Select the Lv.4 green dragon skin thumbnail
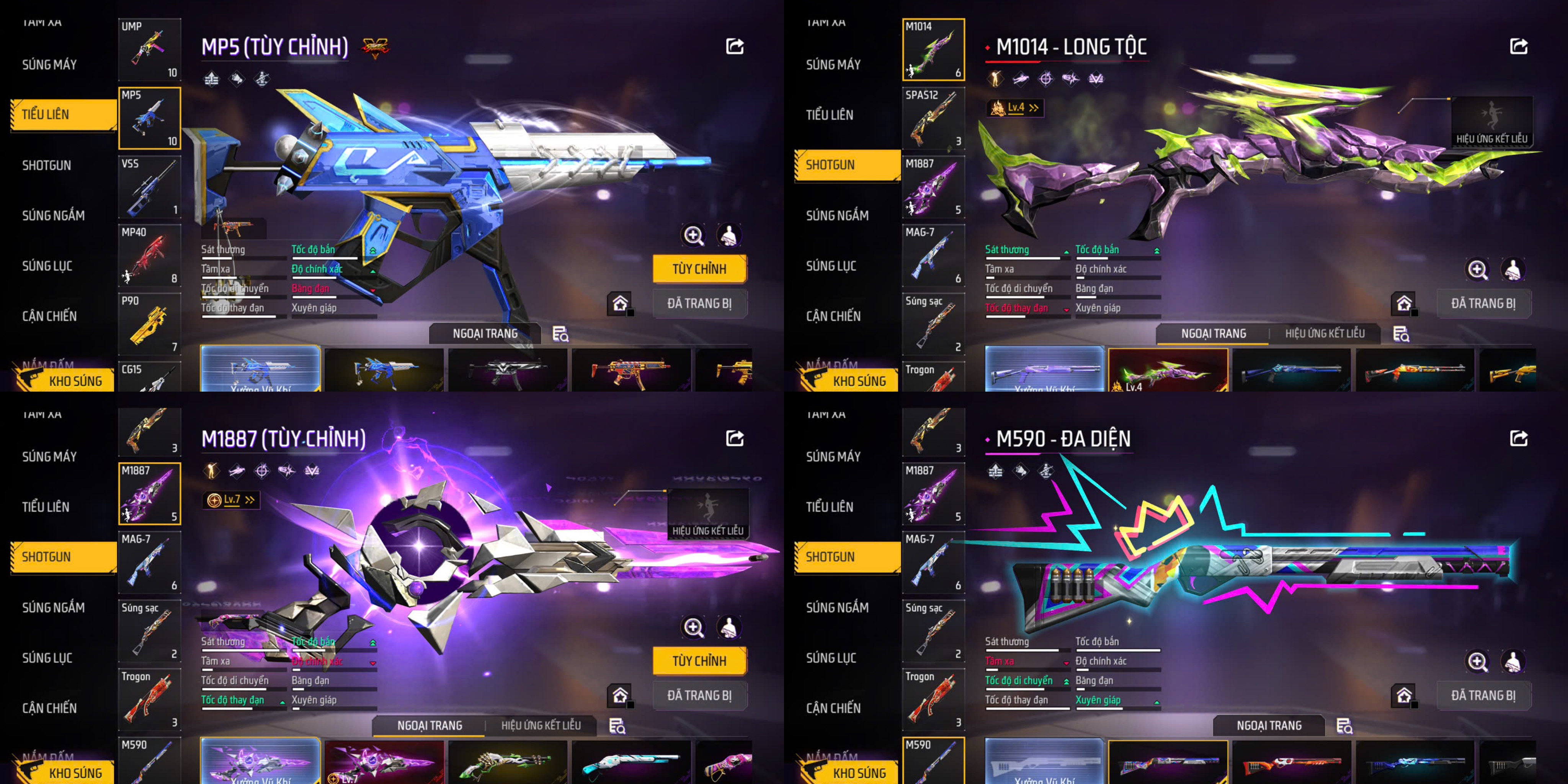1568x784 pixels. click(1168, 369)
